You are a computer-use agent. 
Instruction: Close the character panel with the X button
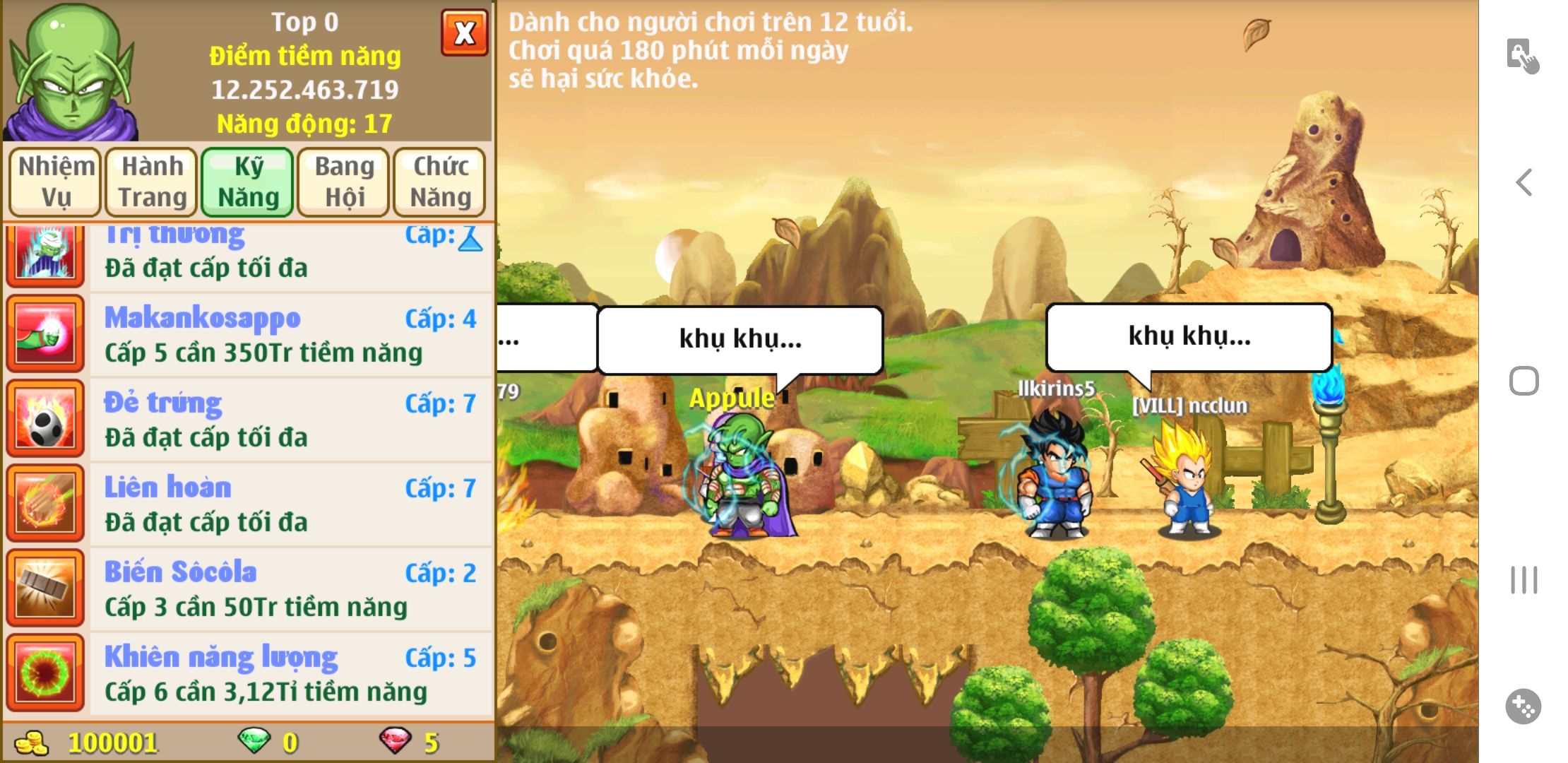click(464, 32)
